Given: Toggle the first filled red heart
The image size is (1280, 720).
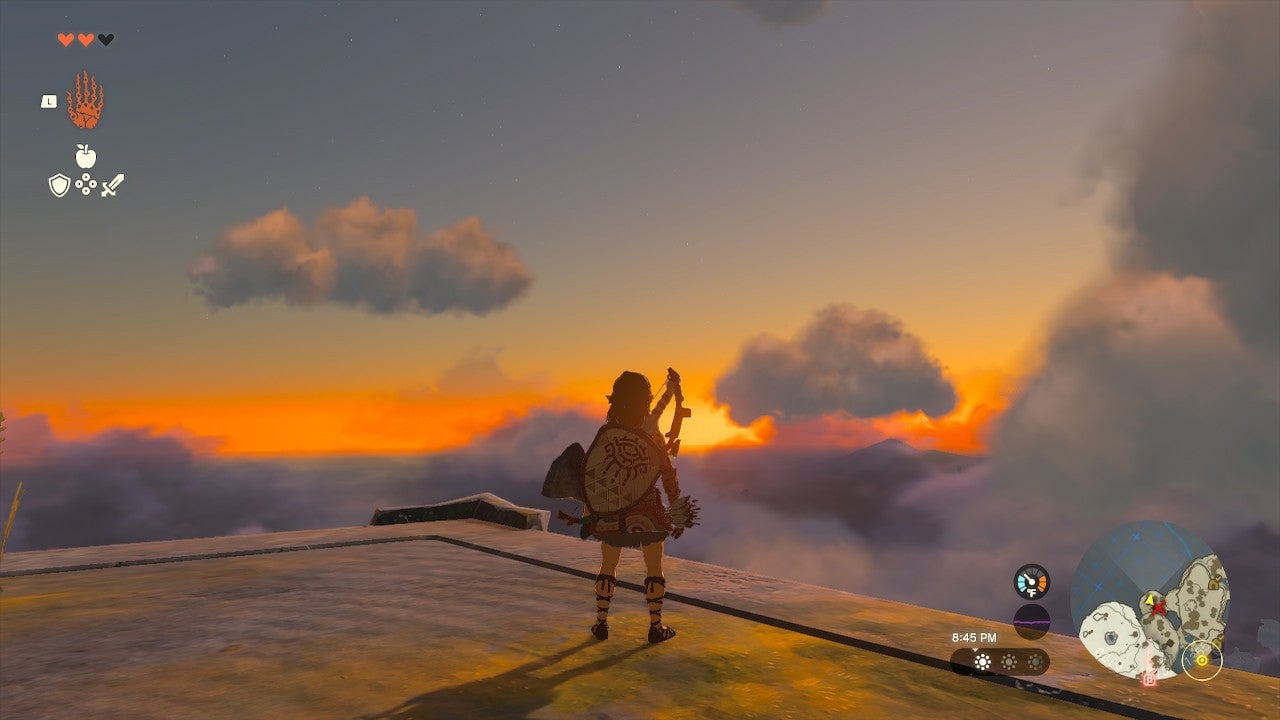Looking at the screenshot, I should click(x=66, y=39).
